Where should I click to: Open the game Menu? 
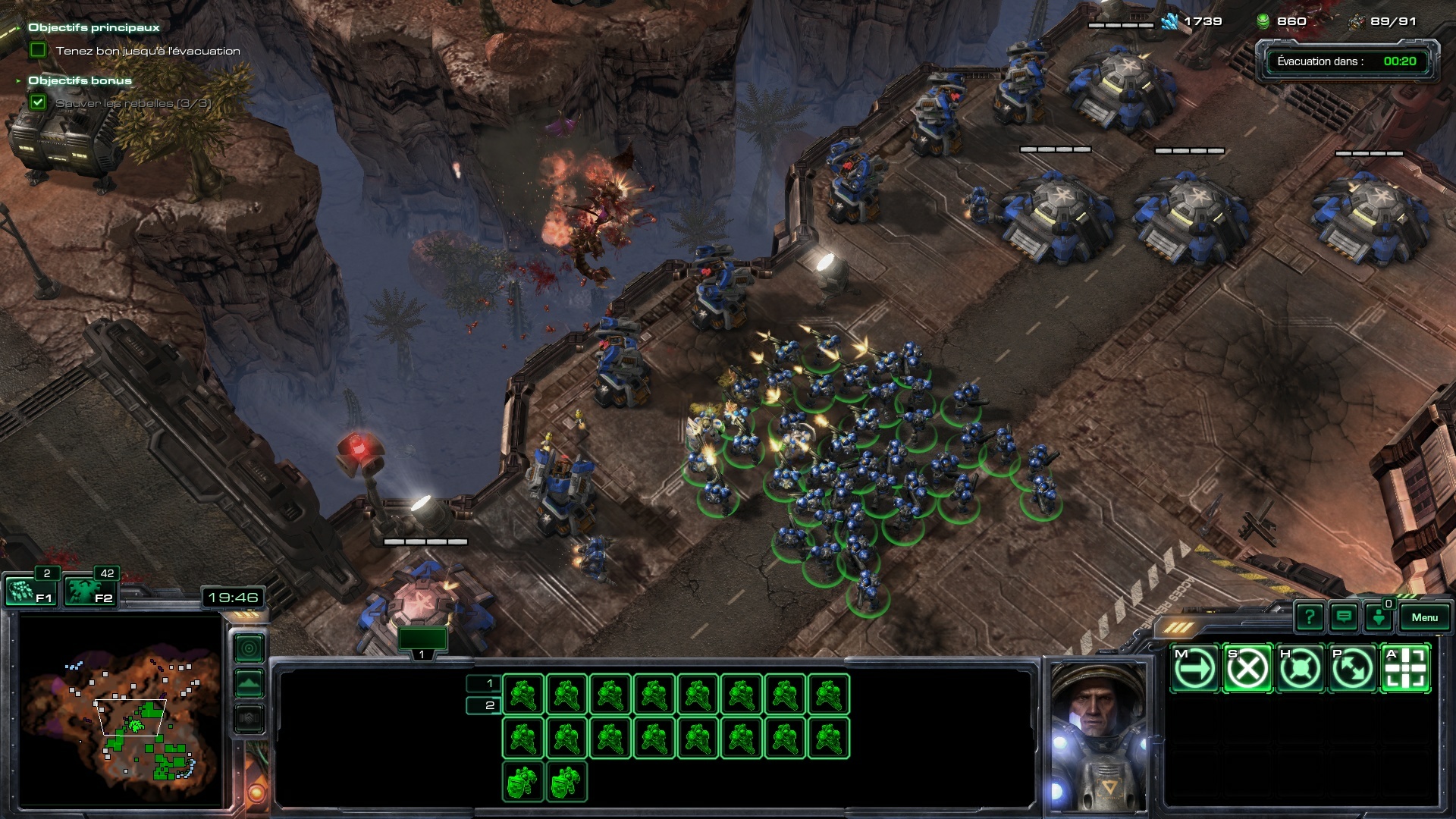click(x=1424, y=617)
